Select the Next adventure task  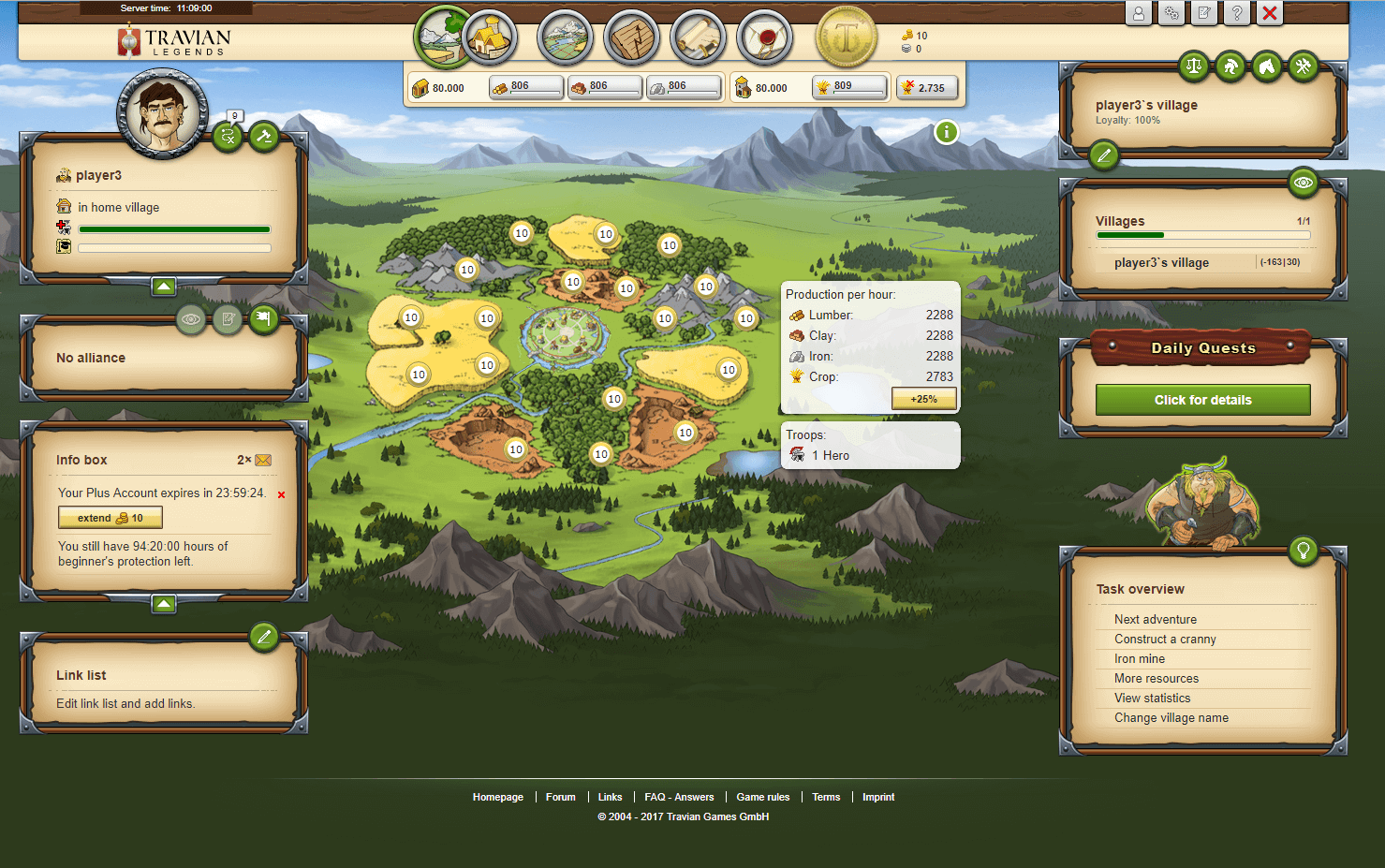(1155, 620)
